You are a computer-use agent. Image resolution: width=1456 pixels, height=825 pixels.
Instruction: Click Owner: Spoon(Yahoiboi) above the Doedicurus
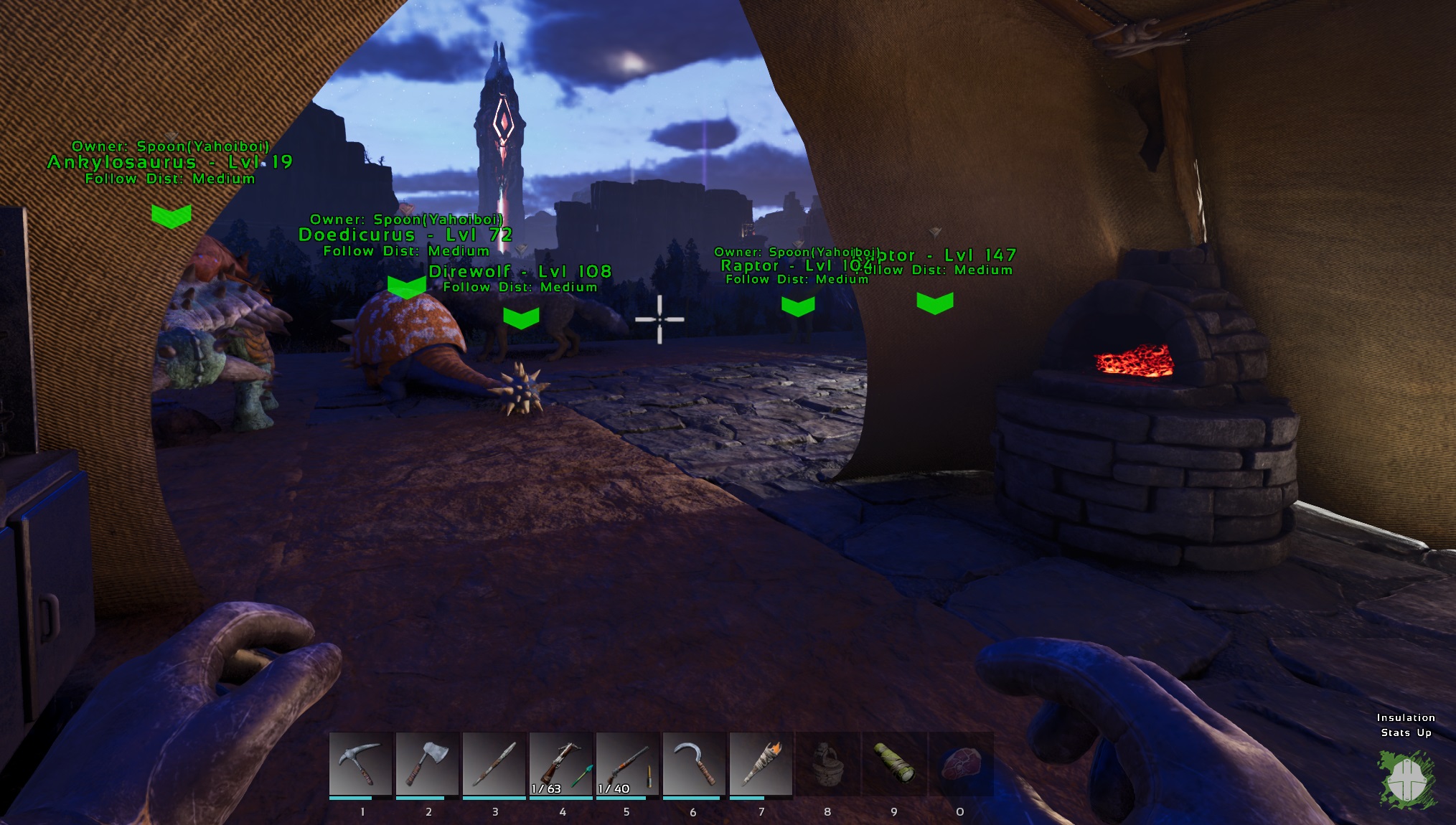pyautogui.click(x=406, y=218)
